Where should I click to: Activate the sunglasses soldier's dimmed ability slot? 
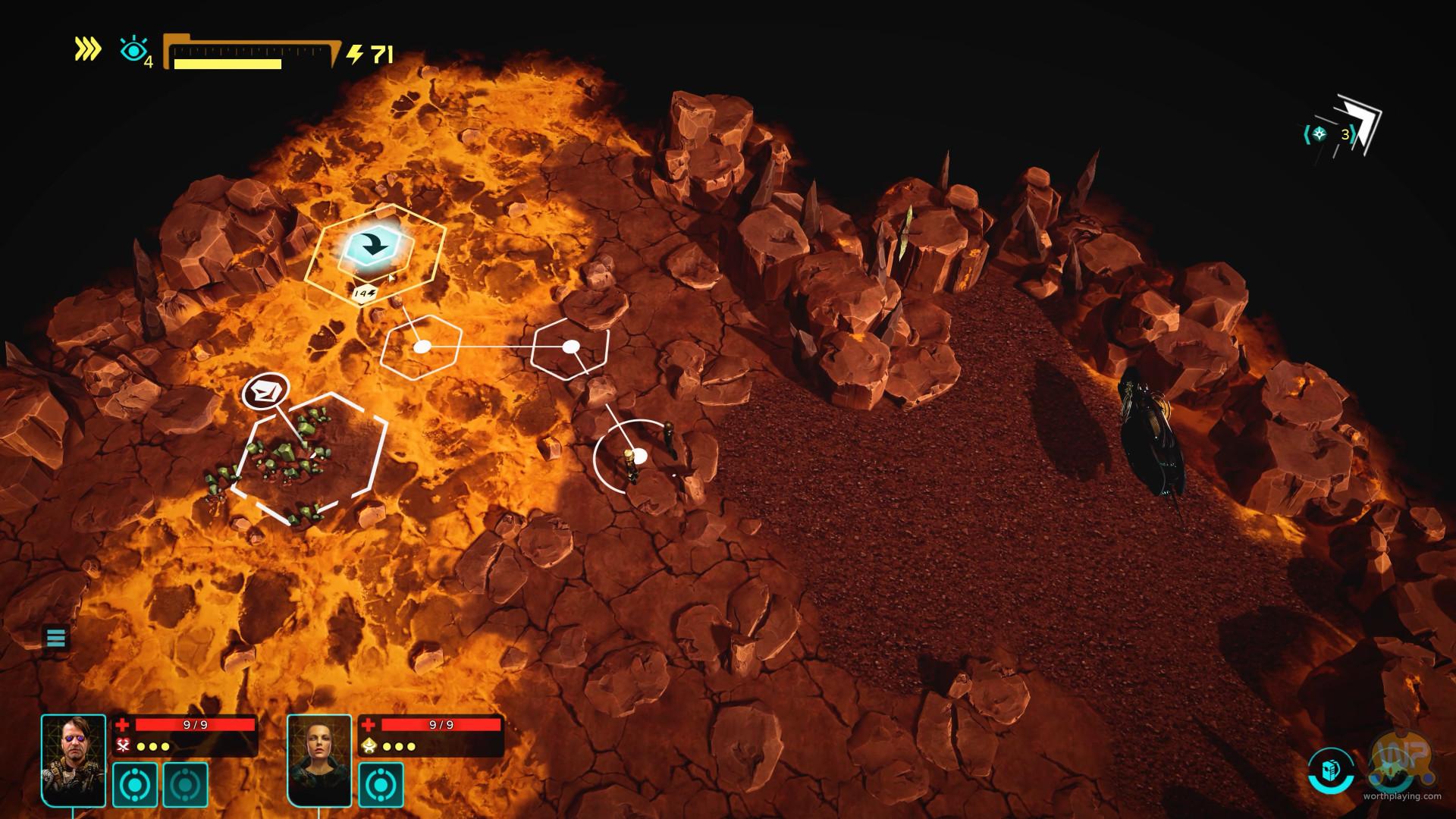click(x=185, y=784)
